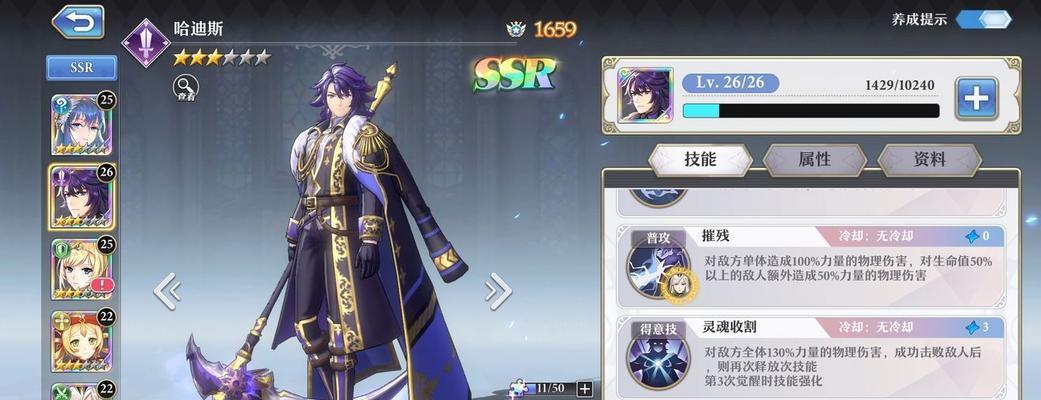Show the next character with right arrow
The image size is (1041, 400).
pyautogui.click(x=497, y=291)
